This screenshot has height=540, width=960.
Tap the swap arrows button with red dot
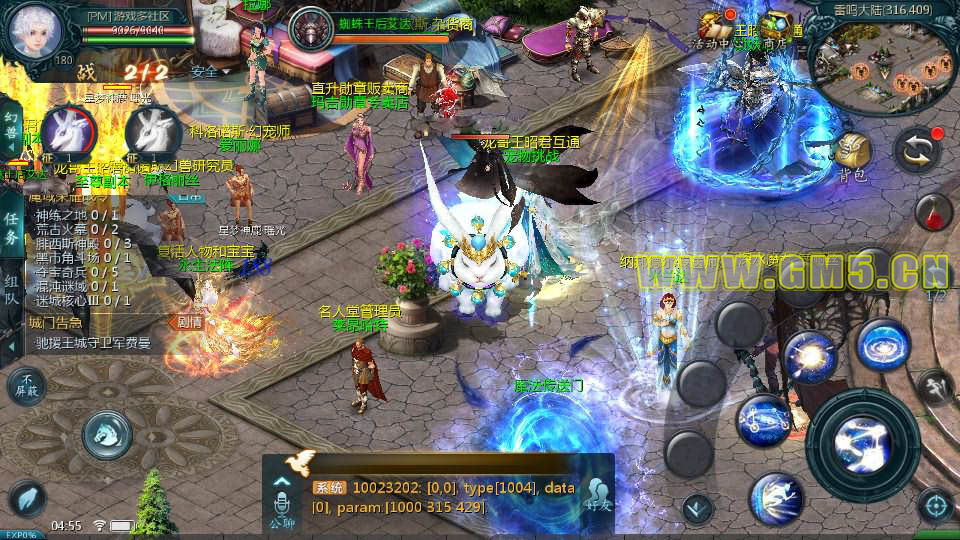click(917, 151)
